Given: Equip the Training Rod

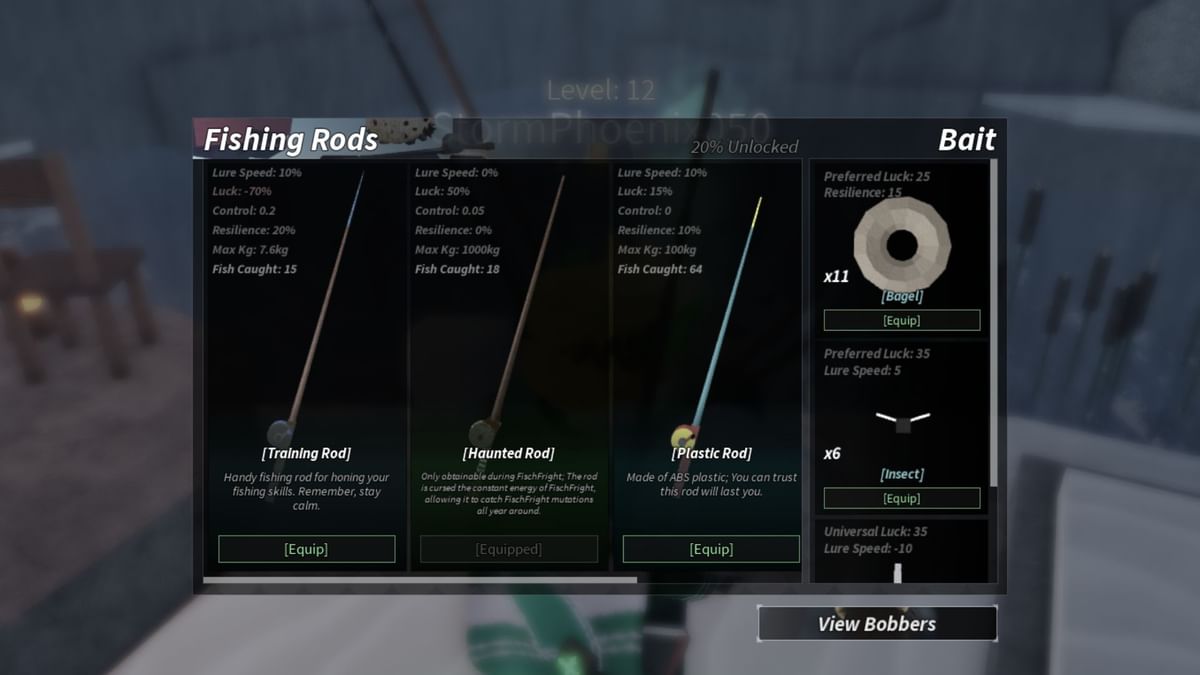Looking at the screenshot, I should click(x=306, y=549).
